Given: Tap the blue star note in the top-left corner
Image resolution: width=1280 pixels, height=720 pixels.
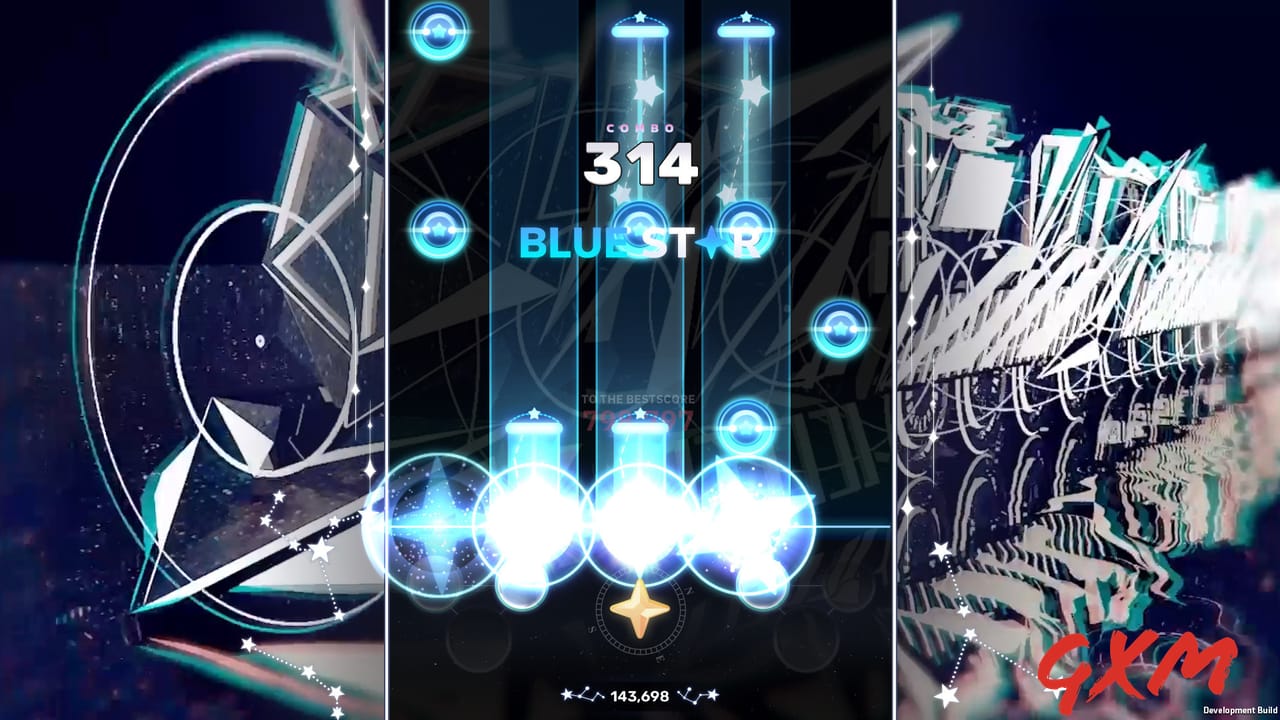Looking at the screenshot, I should point(436,34).
